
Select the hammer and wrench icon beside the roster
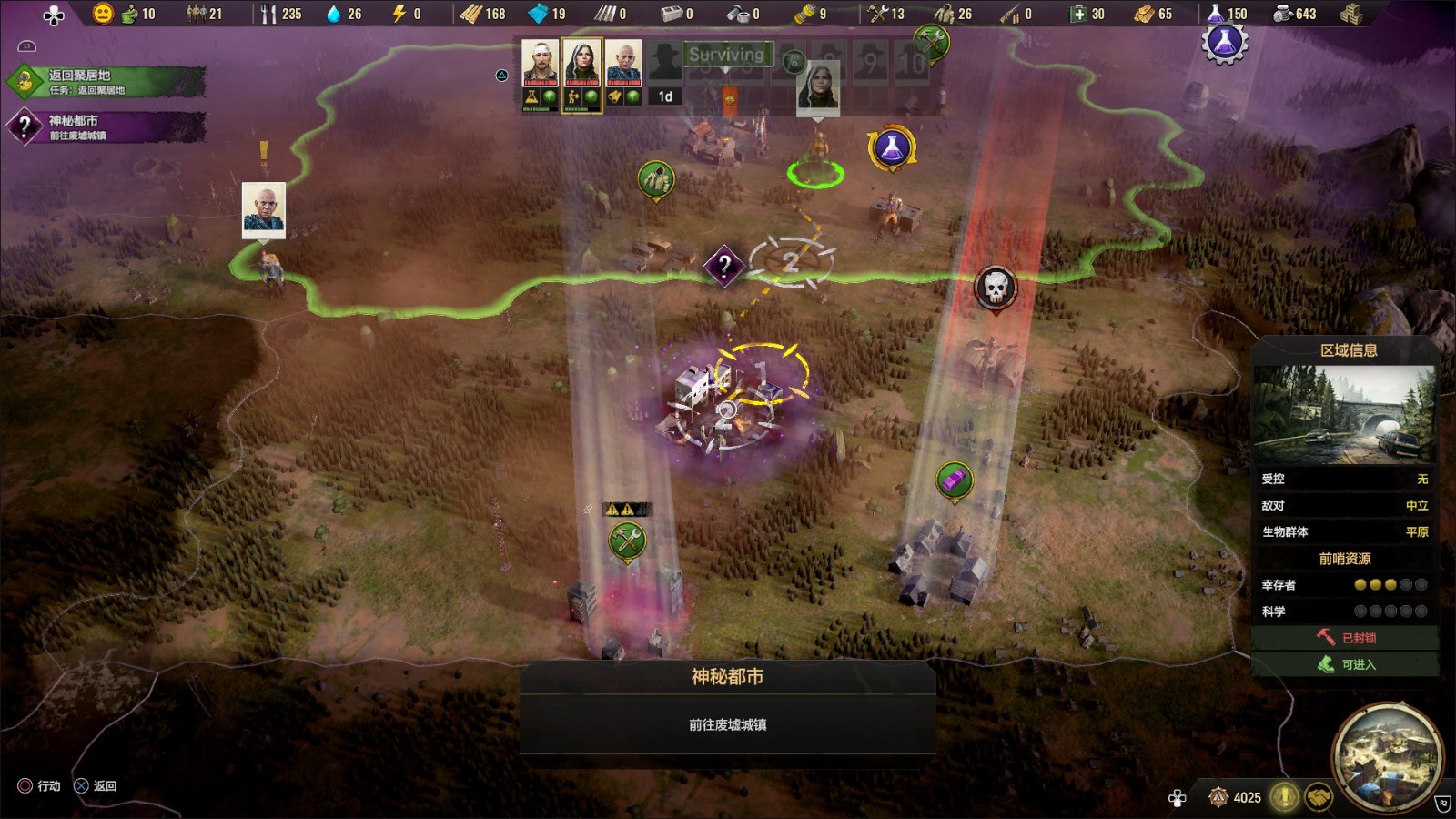click(931, 41)
